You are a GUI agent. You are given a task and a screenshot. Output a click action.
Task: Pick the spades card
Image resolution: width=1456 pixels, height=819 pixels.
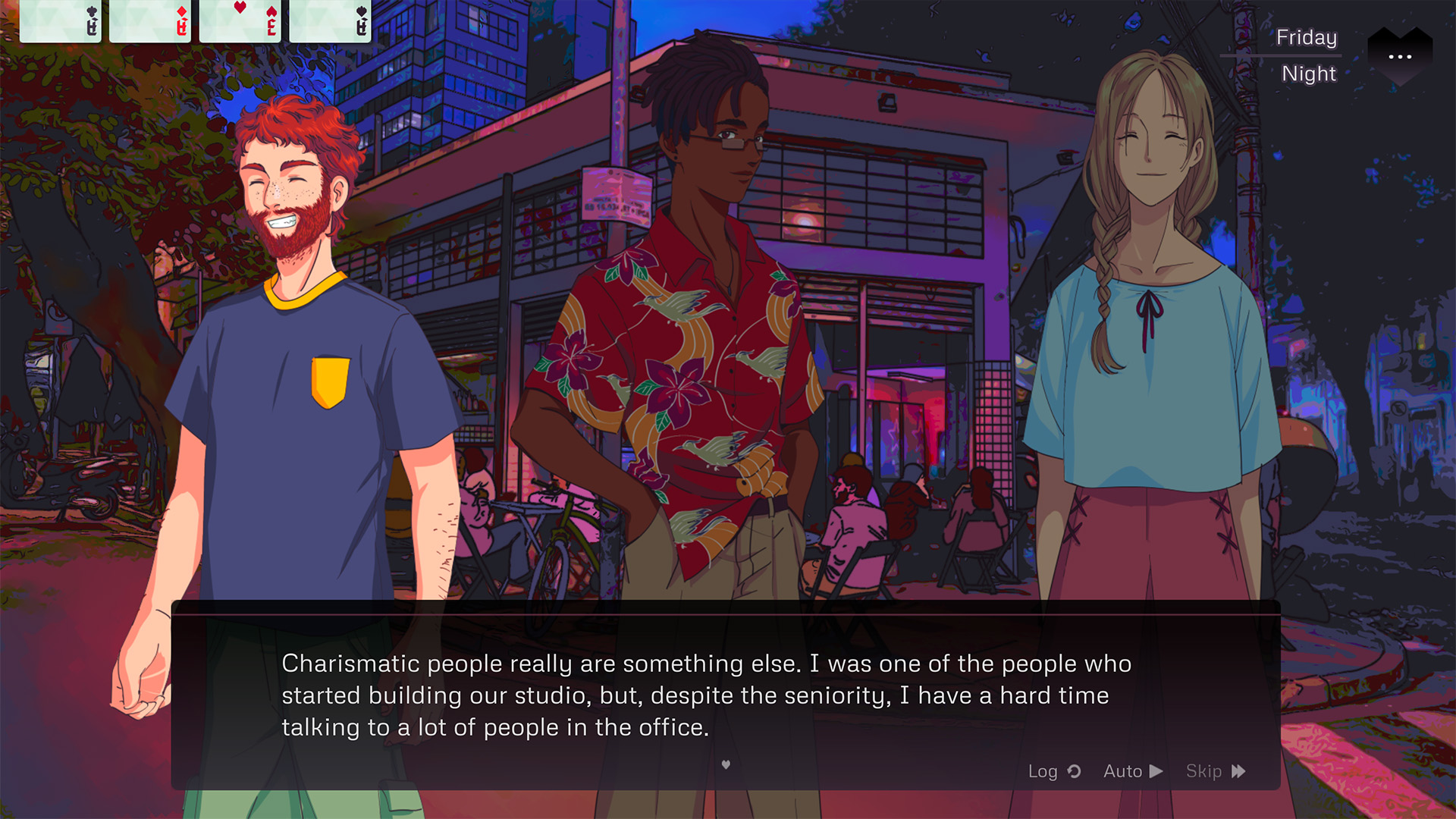(331, 21)
